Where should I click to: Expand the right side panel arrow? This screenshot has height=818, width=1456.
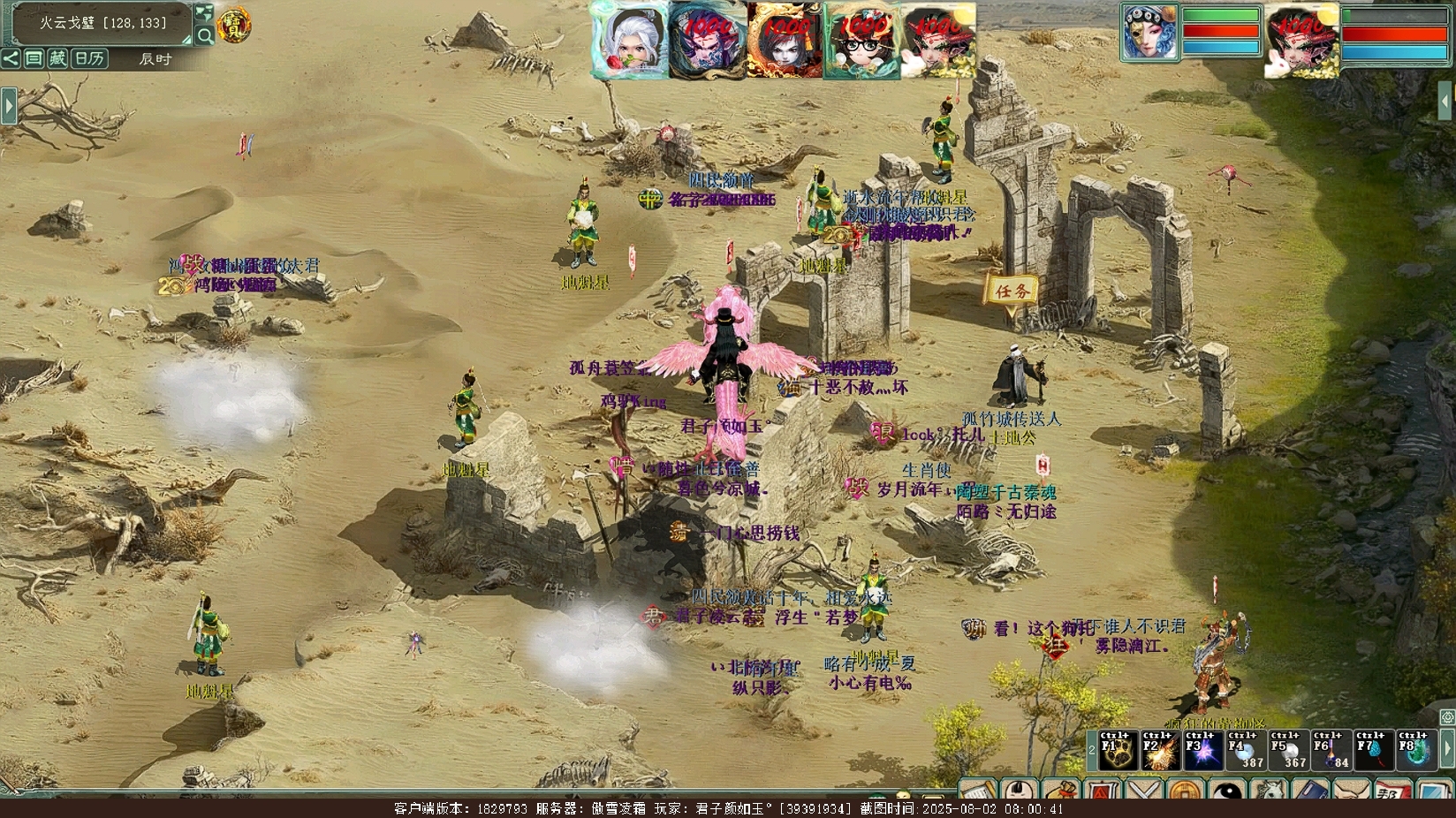(x=1446, y=98)
